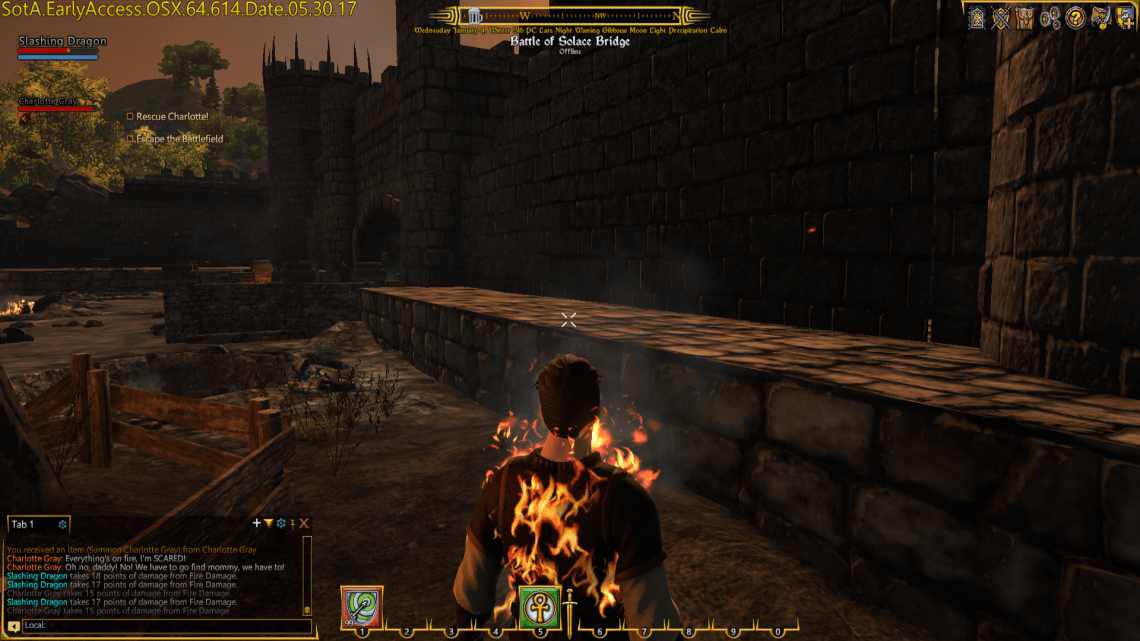Click the sword divider on the hotbar

pos(569,608)
